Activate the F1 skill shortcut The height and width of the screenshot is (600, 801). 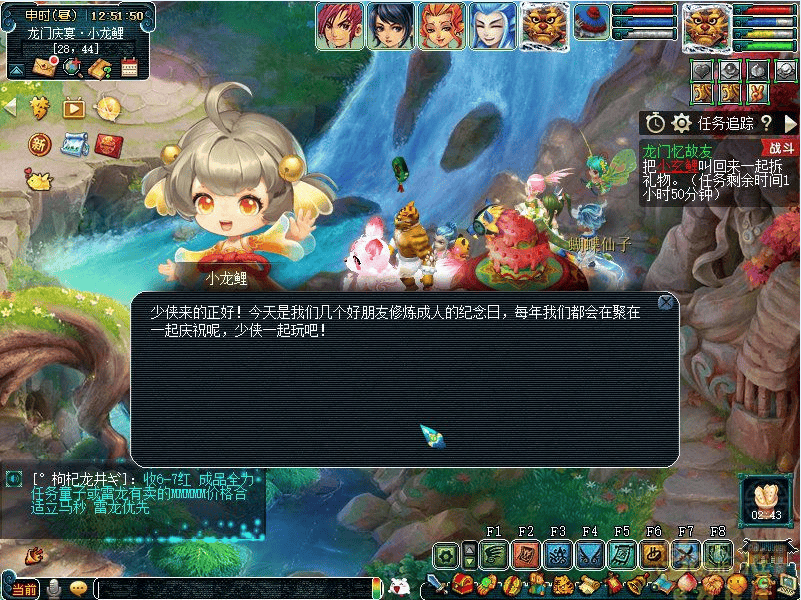[494, 554]
